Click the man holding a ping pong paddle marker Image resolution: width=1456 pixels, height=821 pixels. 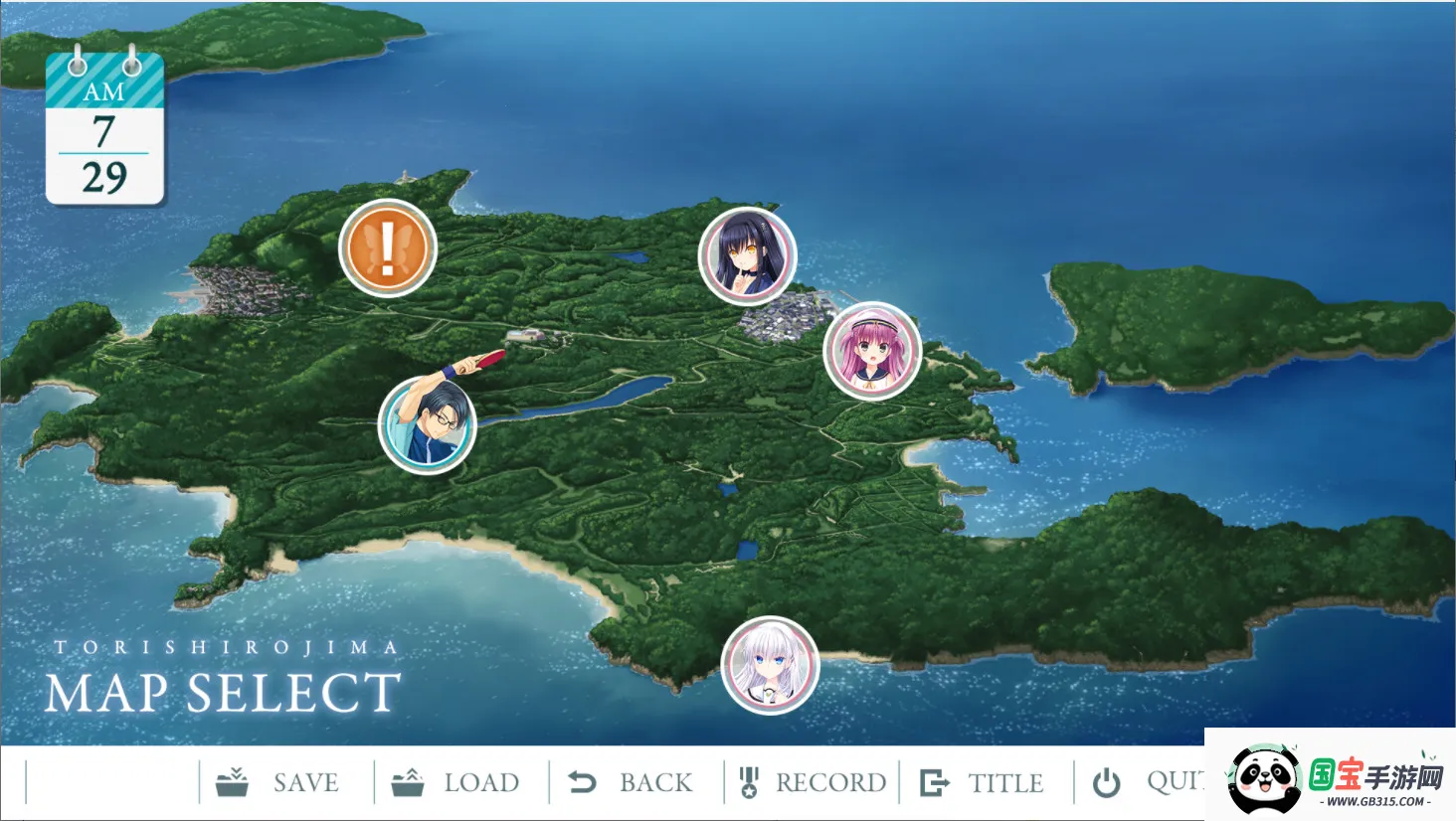428,425
